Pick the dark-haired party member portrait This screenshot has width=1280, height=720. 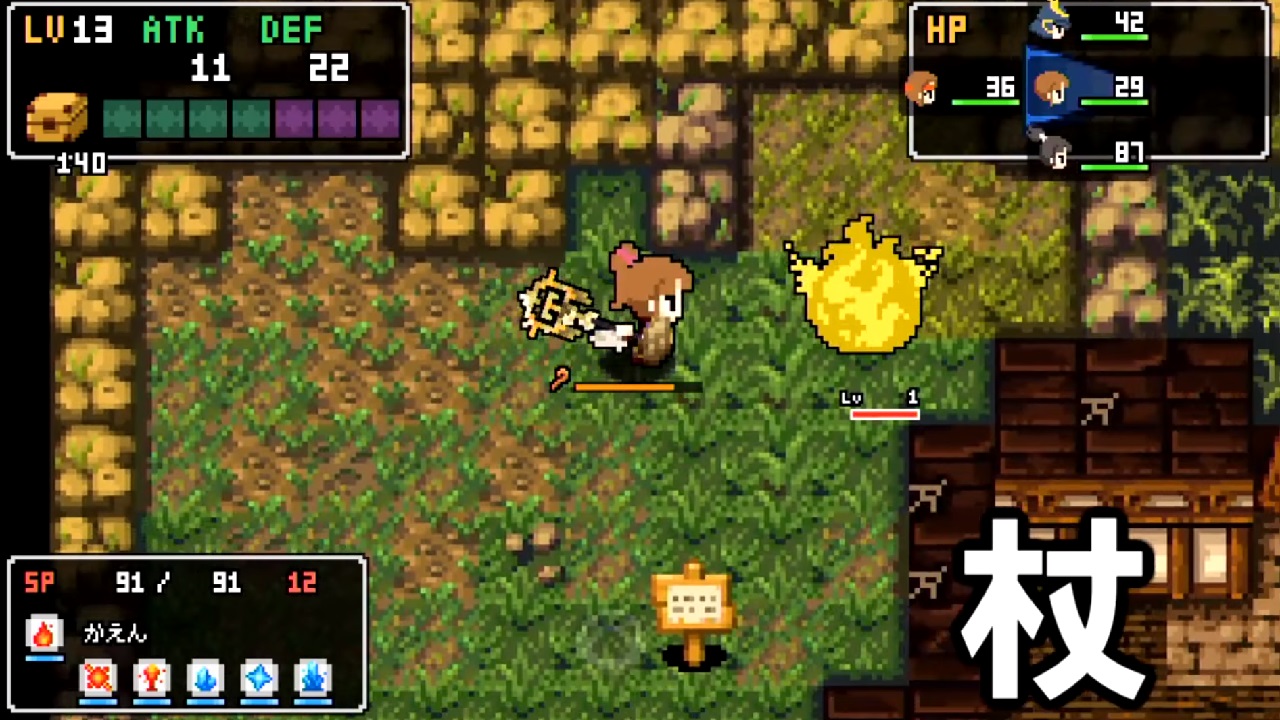point(1051,152)
